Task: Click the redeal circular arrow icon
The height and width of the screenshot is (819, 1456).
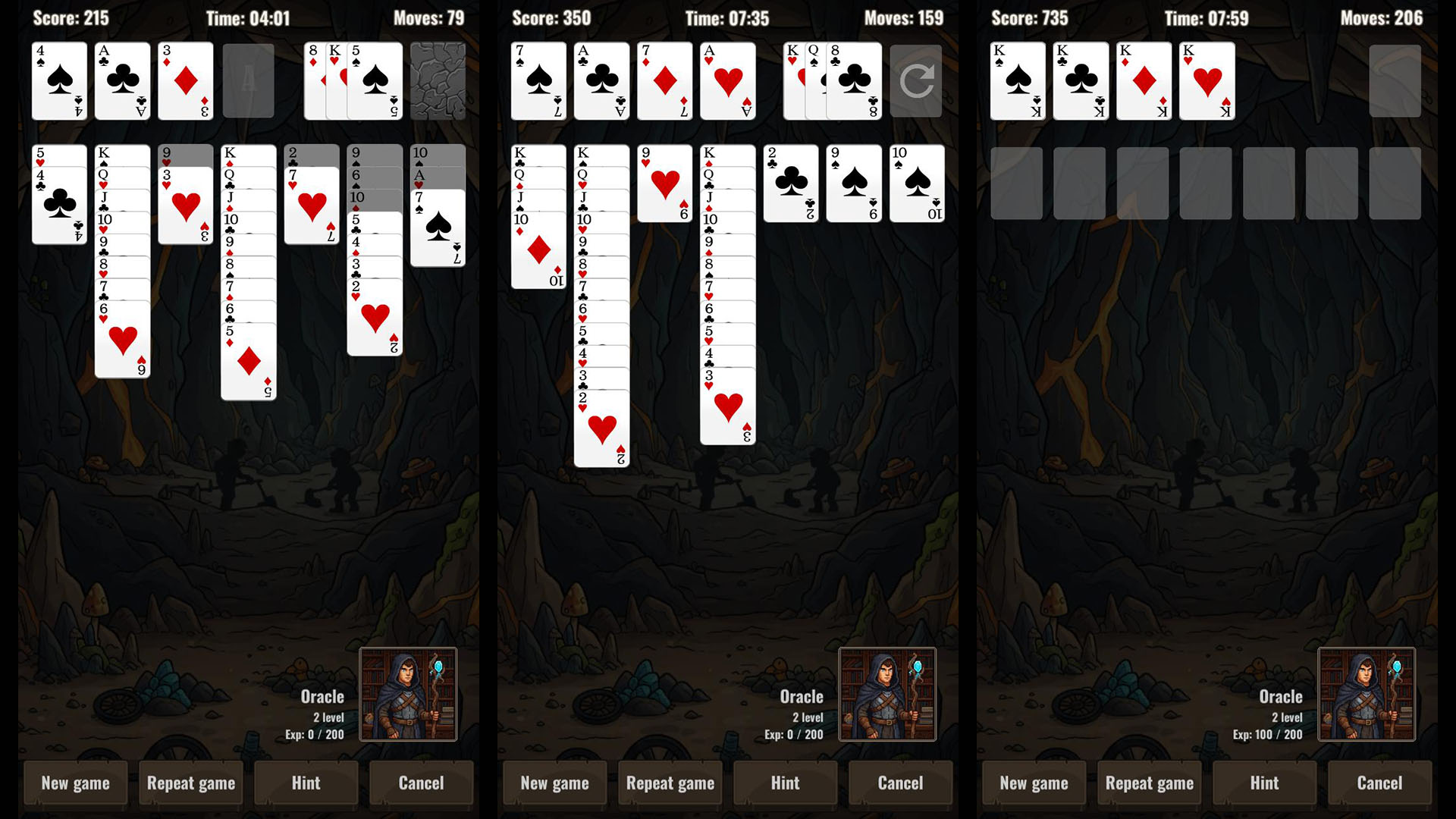Action: [915, 80]
